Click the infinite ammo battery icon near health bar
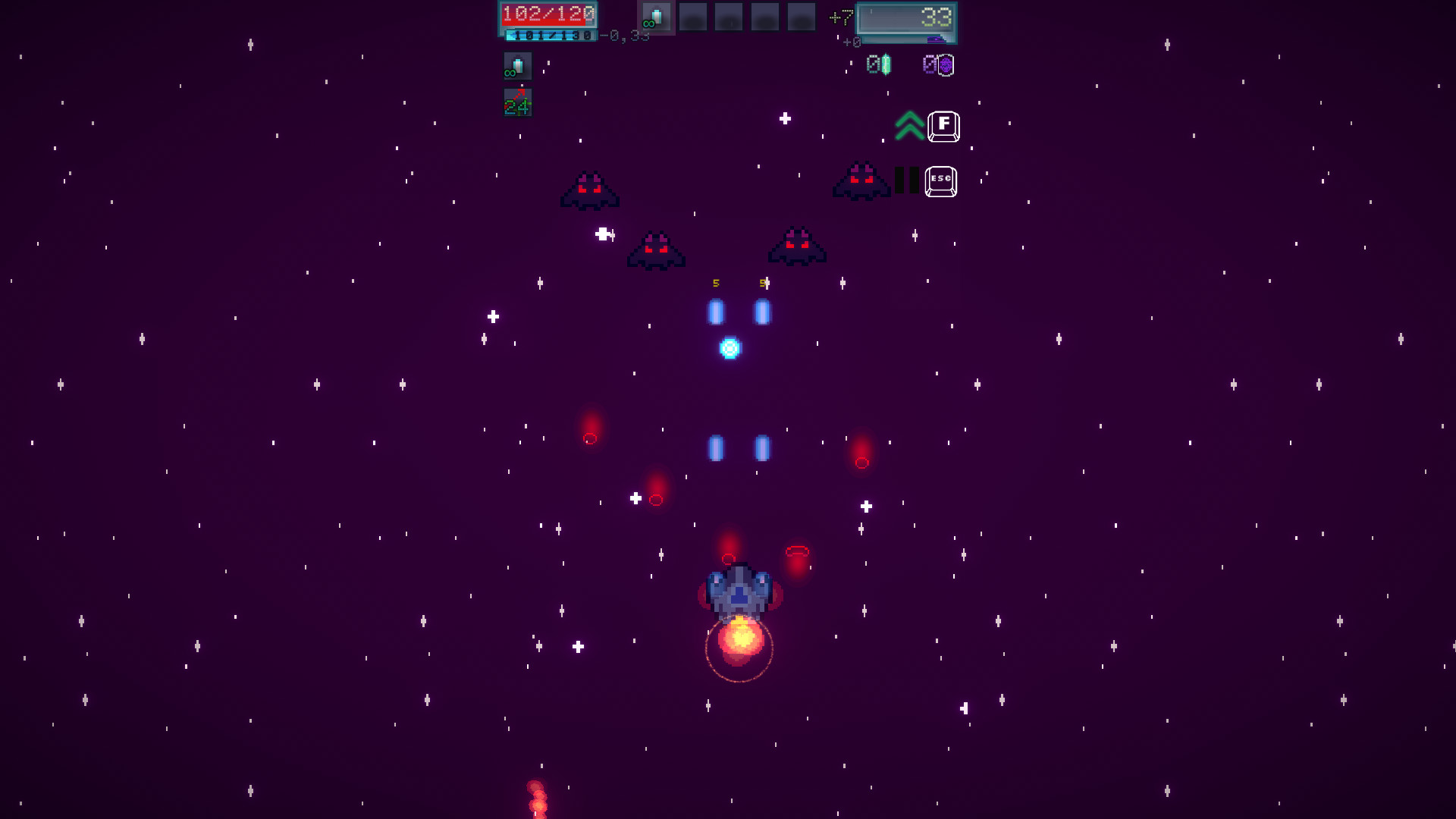Viewport: 1456px width, 819px height. pyautogui.click(x=655, y=17)
